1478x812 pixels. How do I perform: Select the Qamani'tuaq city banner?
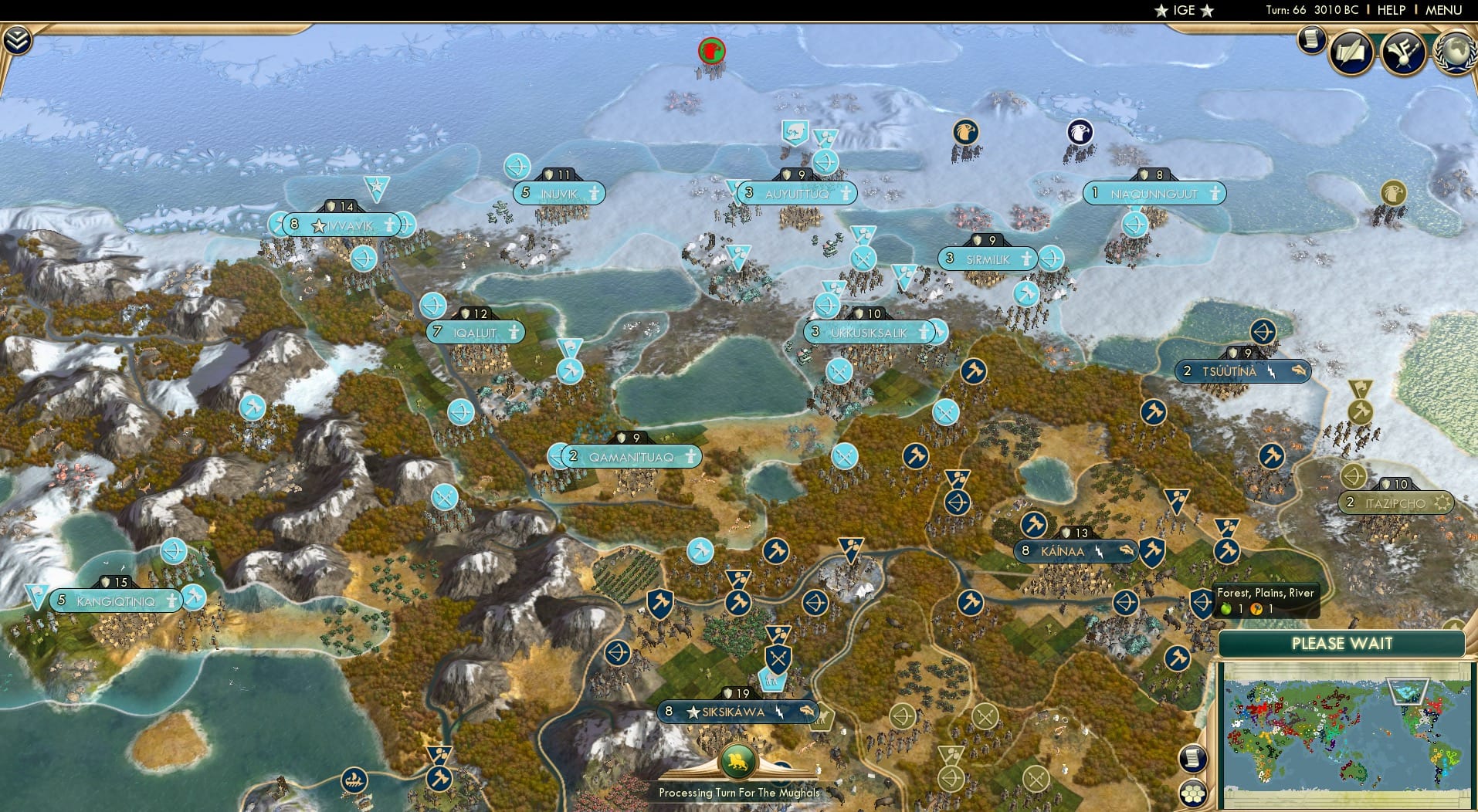(629, 455)
